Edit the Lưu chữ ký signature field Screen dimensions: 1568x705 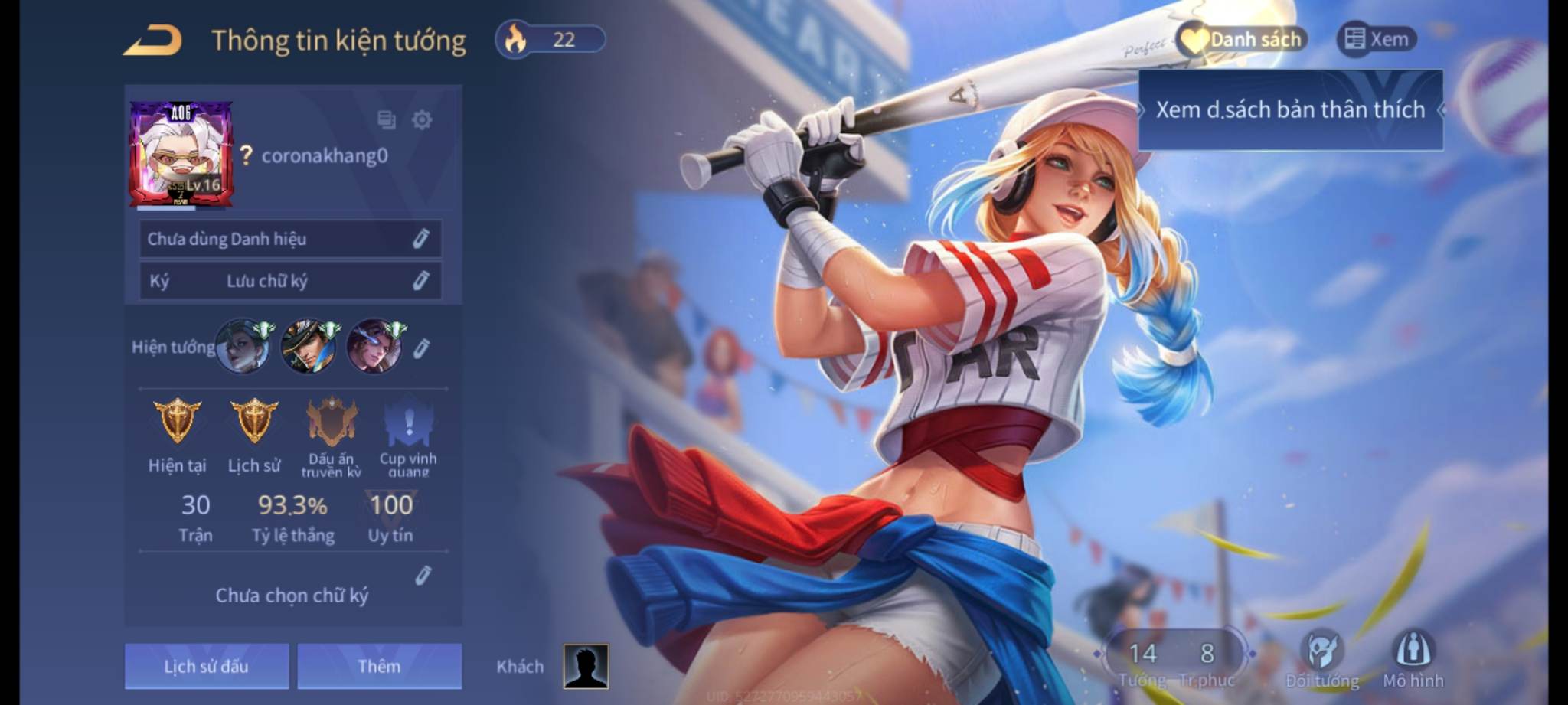[420, 281]
